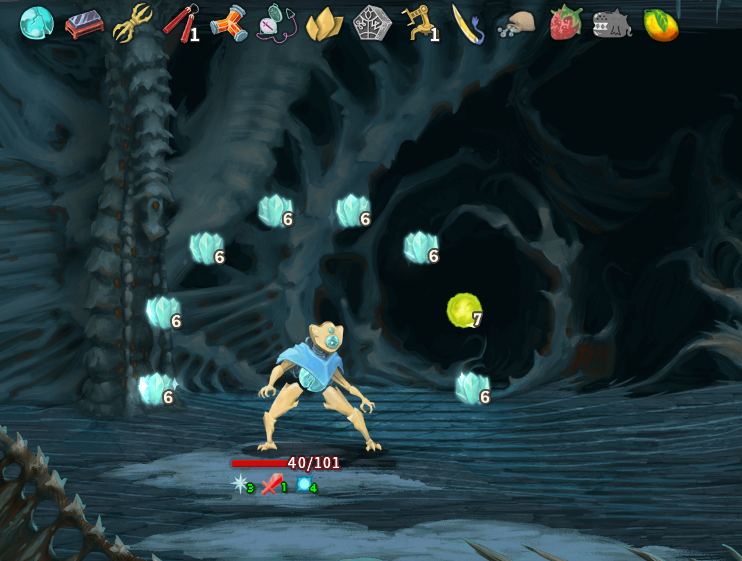
Task: Inspect the Mango relic
Action: [x=660, y=23]
